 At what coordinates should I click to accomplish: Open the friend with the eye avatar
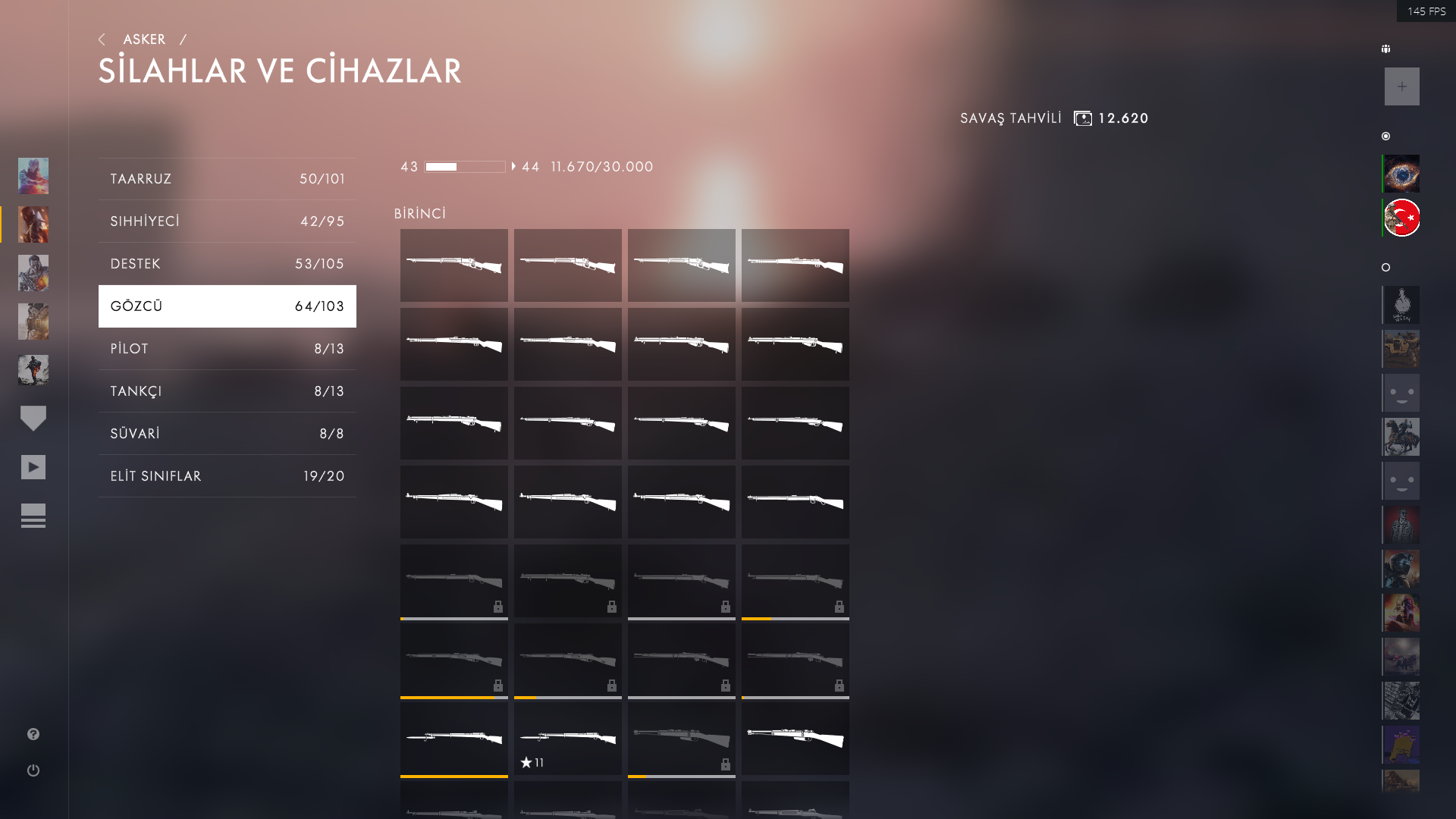(1401, 174)
